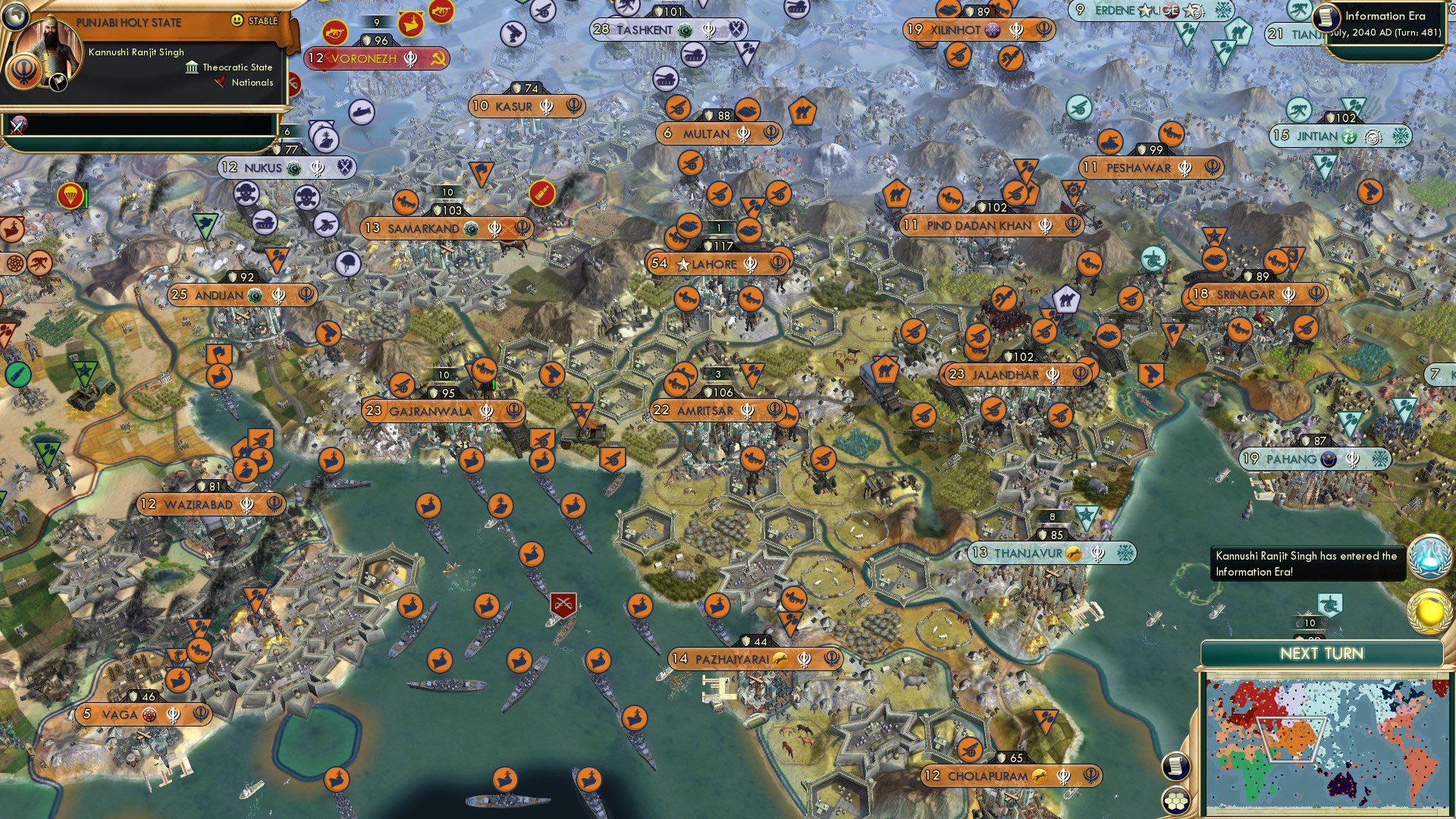Select the Sikh religion icon on Lahore's banner
1456x819 pixels.
(x=750, y=265)
